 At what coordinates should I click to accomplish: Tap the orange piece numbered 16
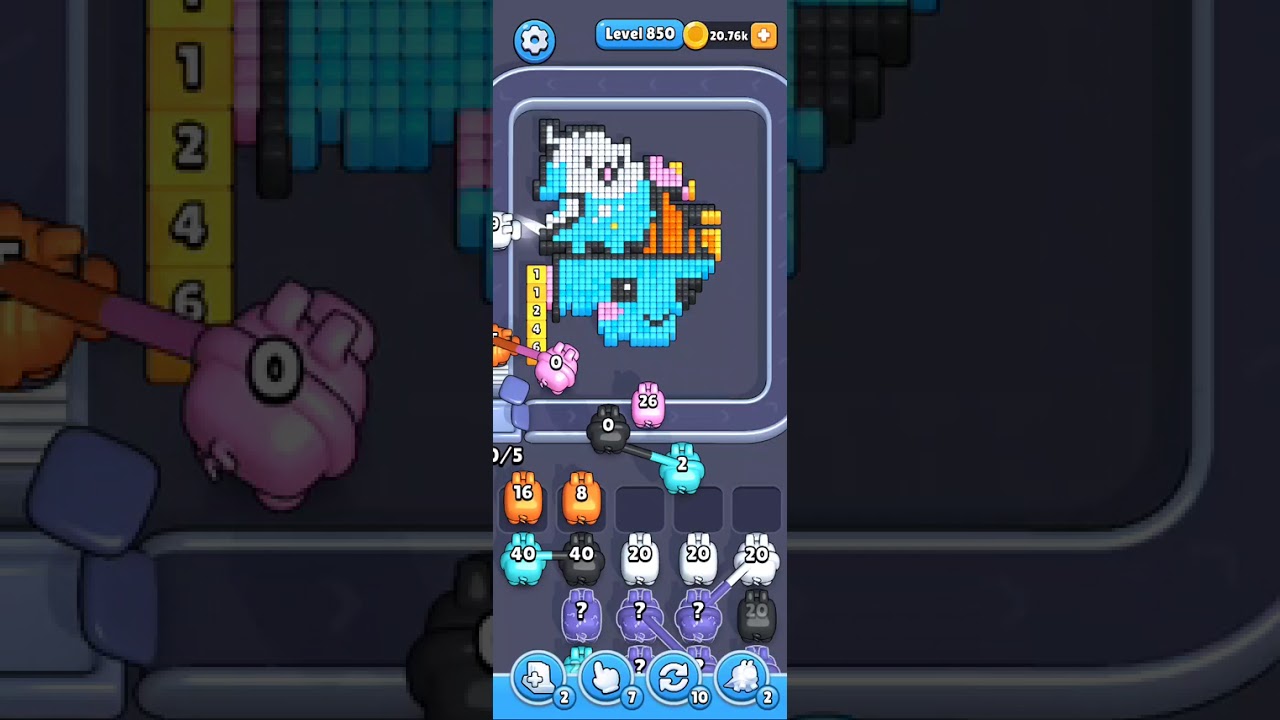pyautogui.click(x=521, y=500)
